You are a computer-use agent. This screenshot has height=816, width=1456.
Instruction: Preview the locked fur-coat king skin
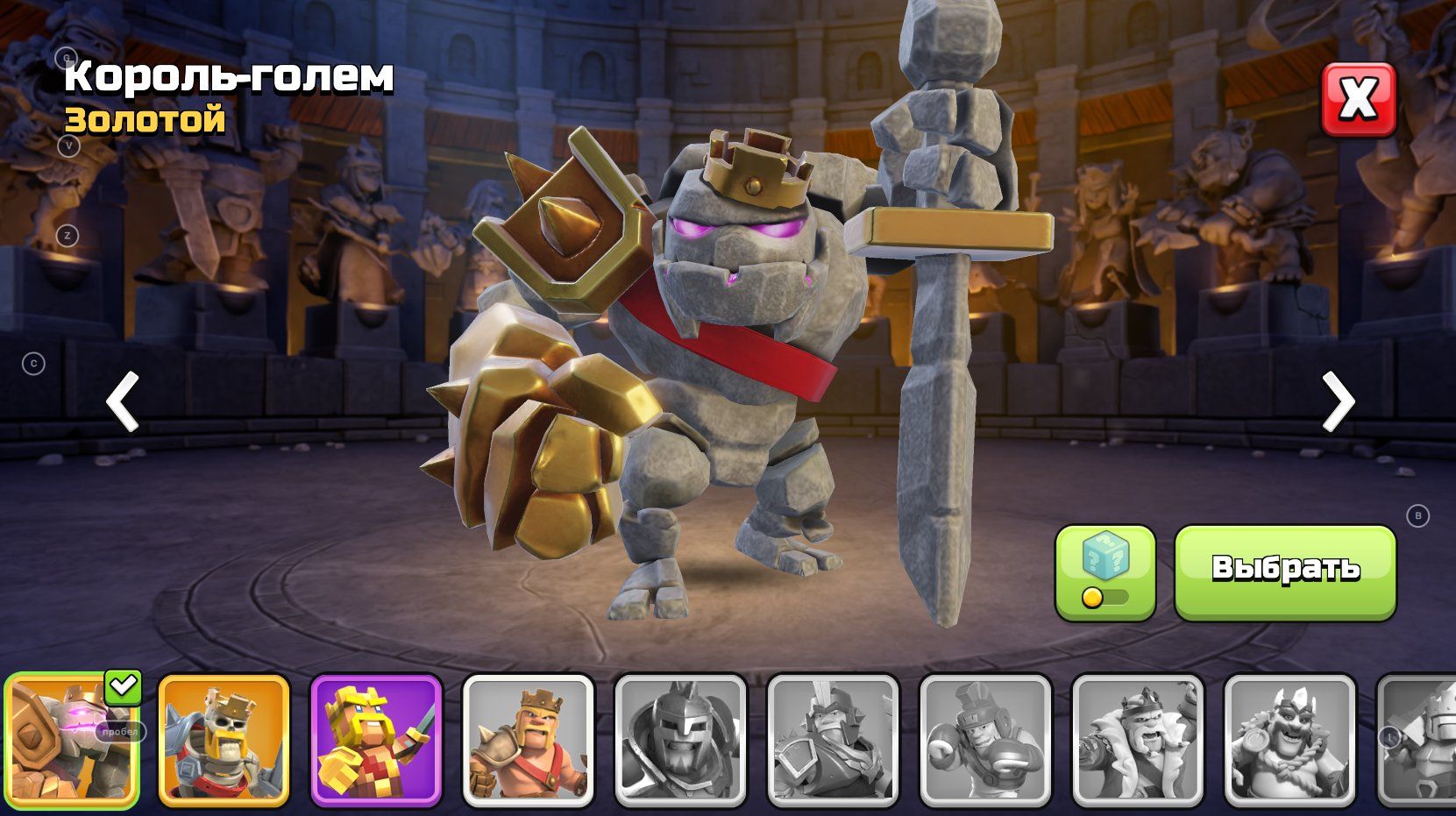coord(1137,740)
